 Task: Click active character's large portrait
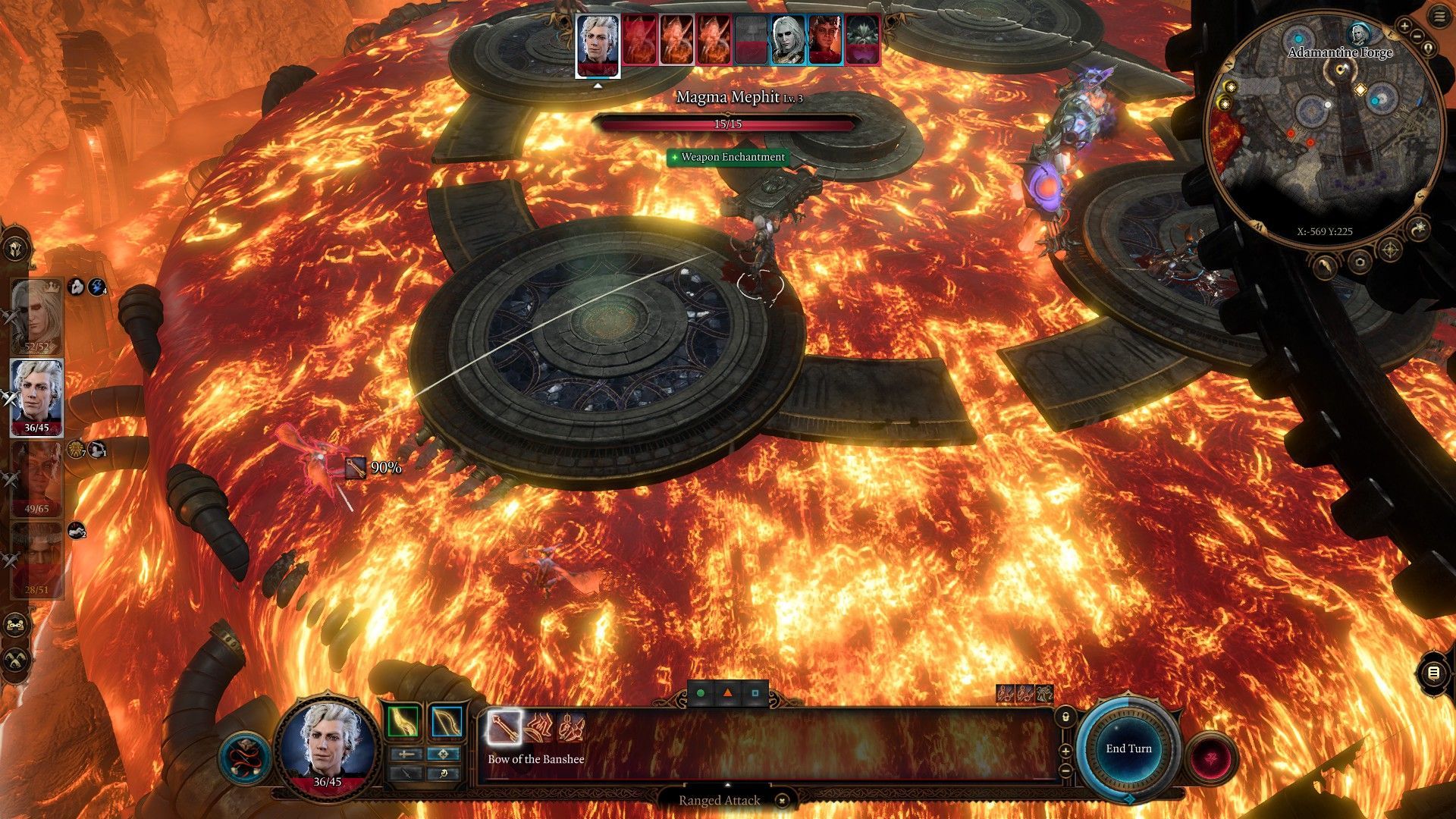coord(327,744)
